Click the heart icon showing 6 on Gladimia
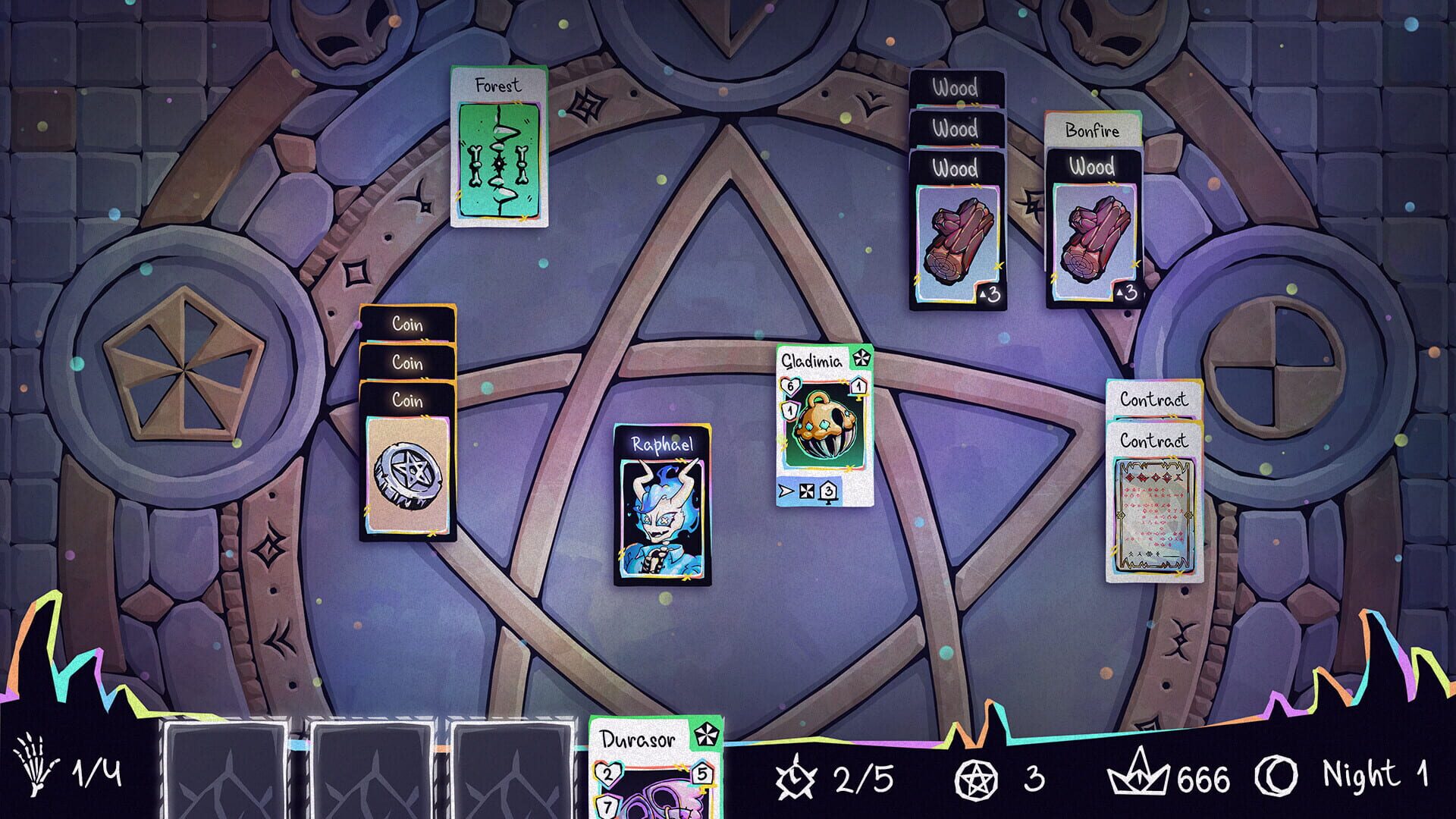The height and width of the screenshot is (819, 1456). tap(790, 386)
